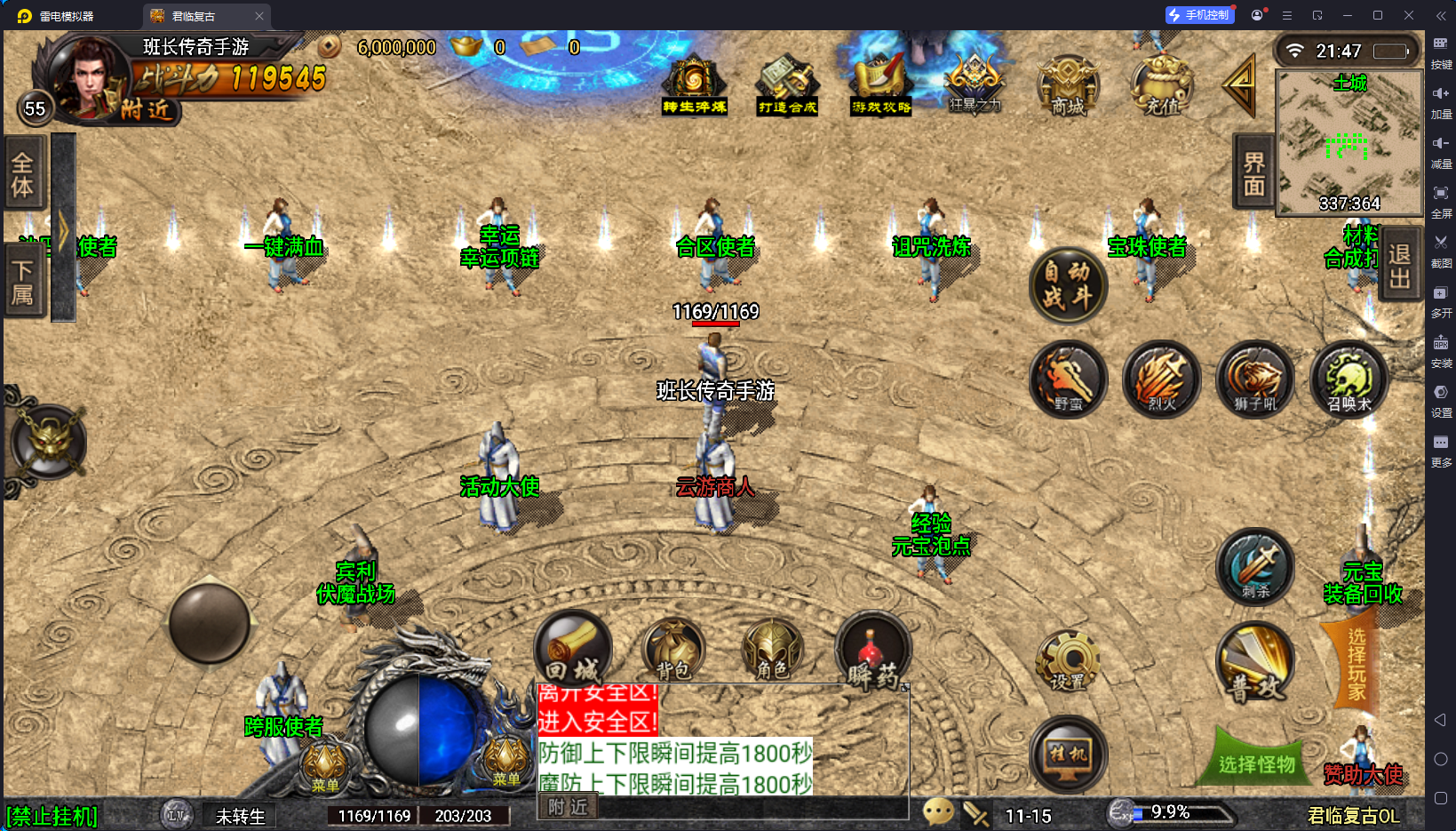
Task: Activate the 野蛮 skill
Action: (x=1068, y=380)
